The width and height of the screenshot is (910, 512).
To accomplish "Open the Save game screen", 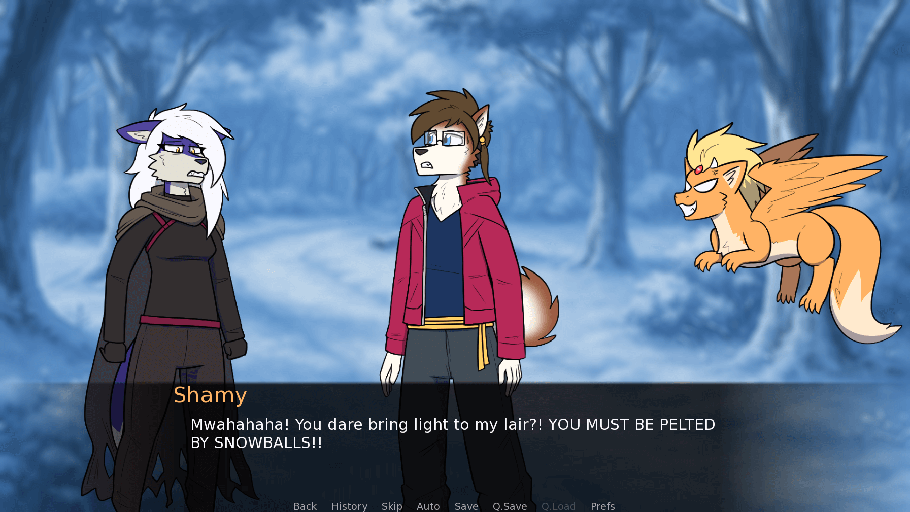I will point(466,506).
